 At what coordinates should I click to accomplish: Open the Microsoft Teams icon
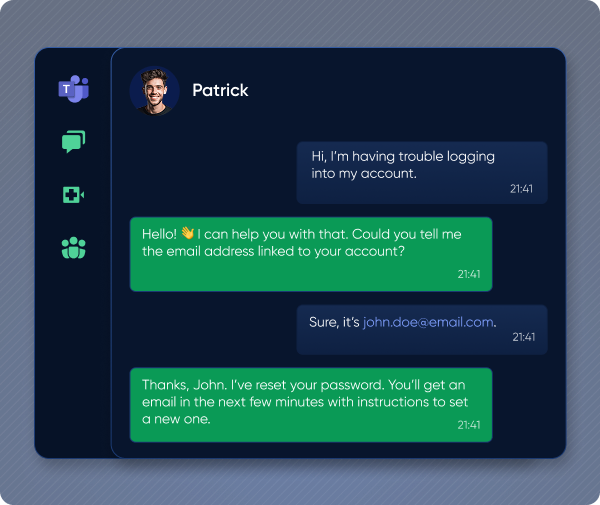73,89
